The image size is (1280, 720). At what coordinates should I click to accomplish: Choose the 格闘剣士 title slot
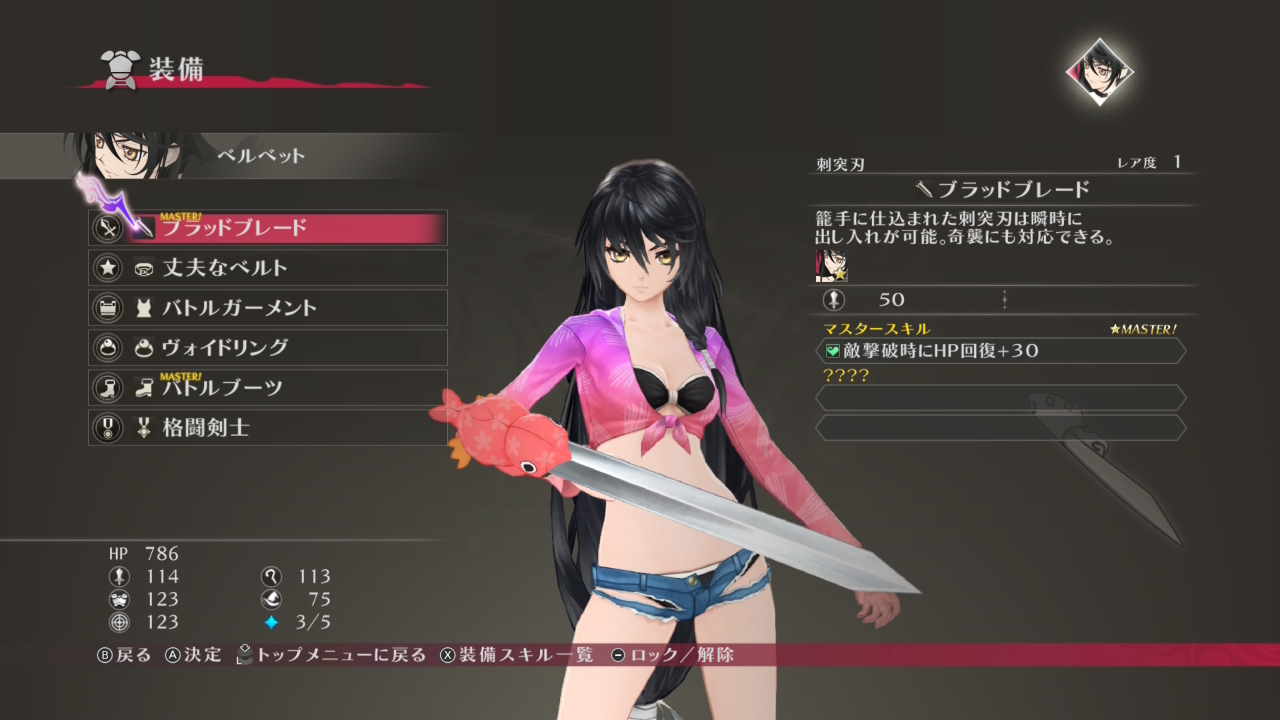coord(268,428)
